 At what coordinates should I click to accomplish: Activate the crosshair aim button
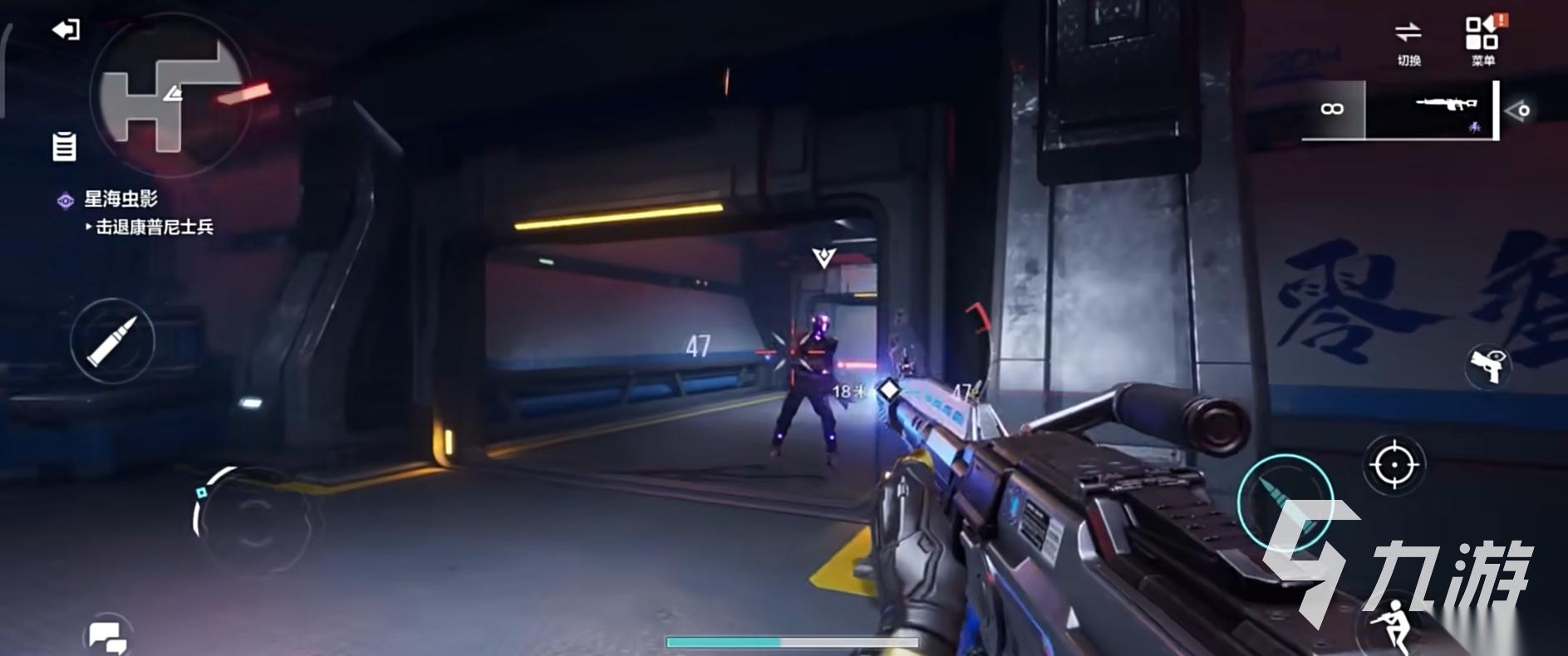[x=1394, y=465]
